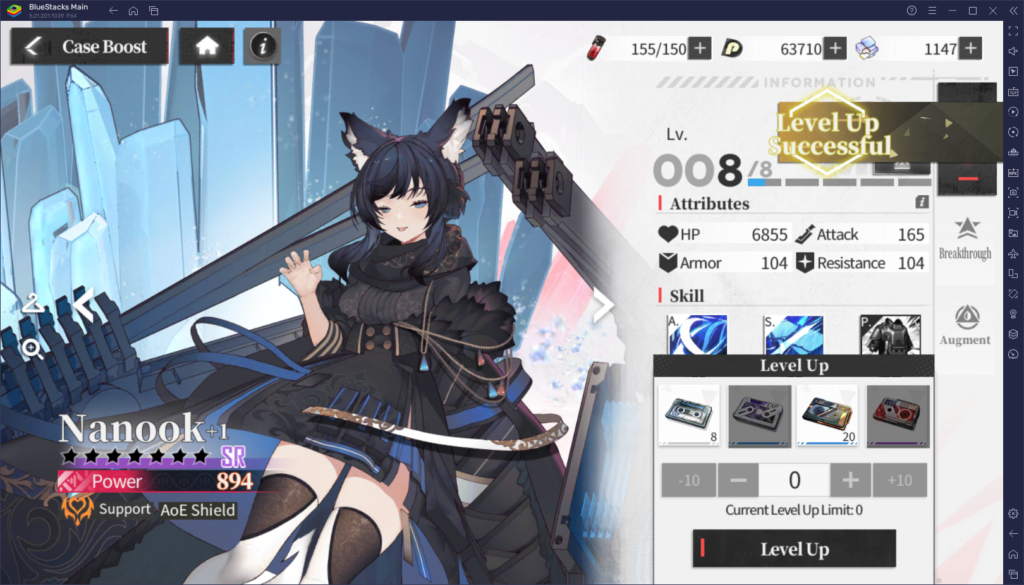This screenshot has width=1024, height=585.
Task: Add premium currency with the plus button
Action: tap(969, 48)
